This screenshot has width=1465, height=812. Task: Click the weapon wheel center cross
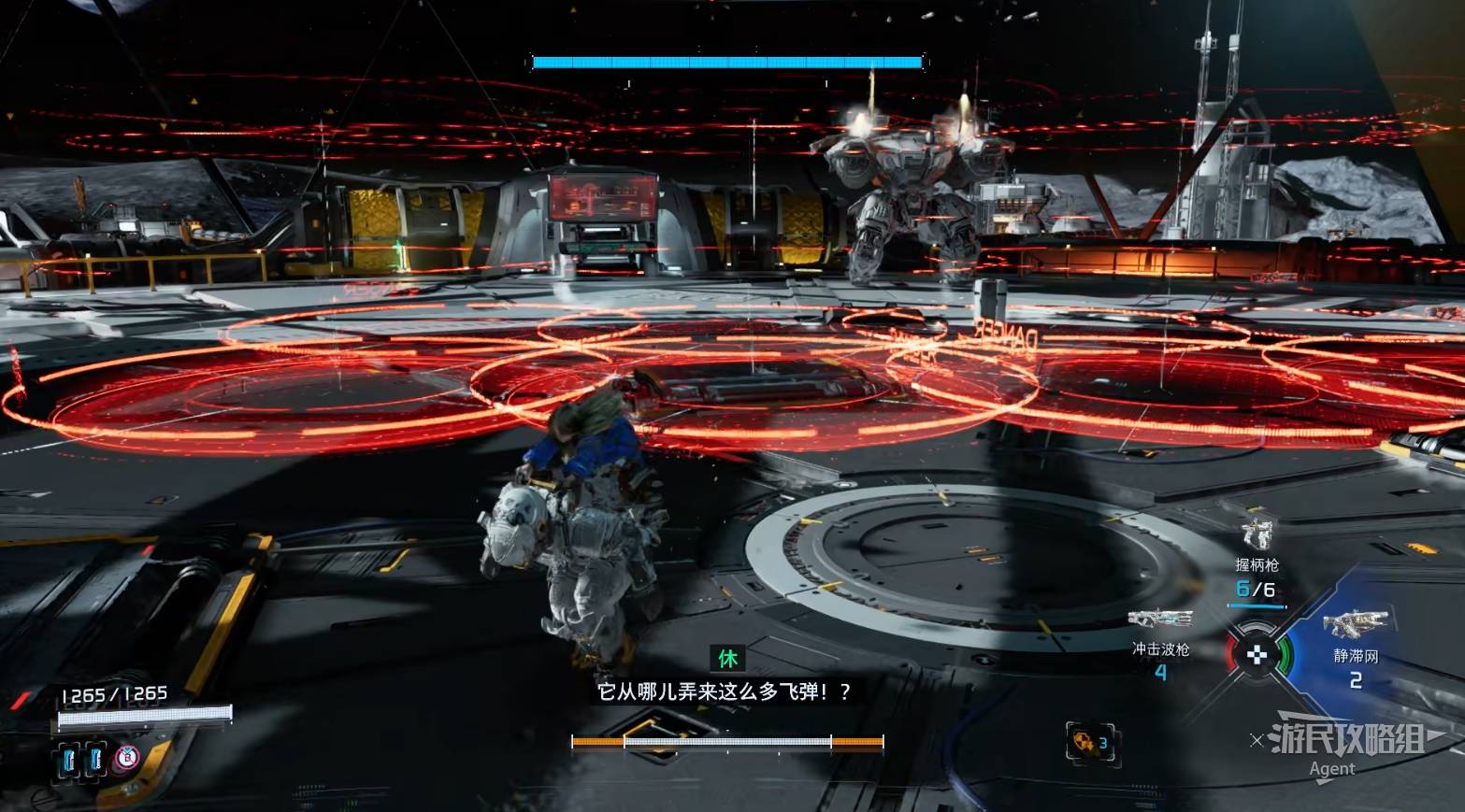[x=1257, y=654]
